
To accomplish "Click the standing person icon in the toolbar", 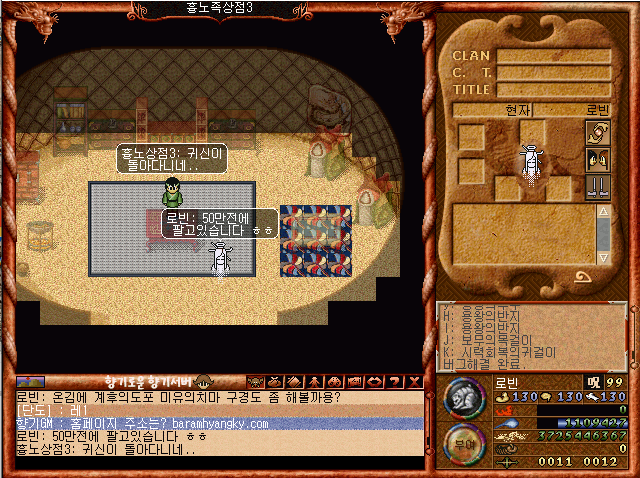I will pyautogui.click(x=314, y=381).
